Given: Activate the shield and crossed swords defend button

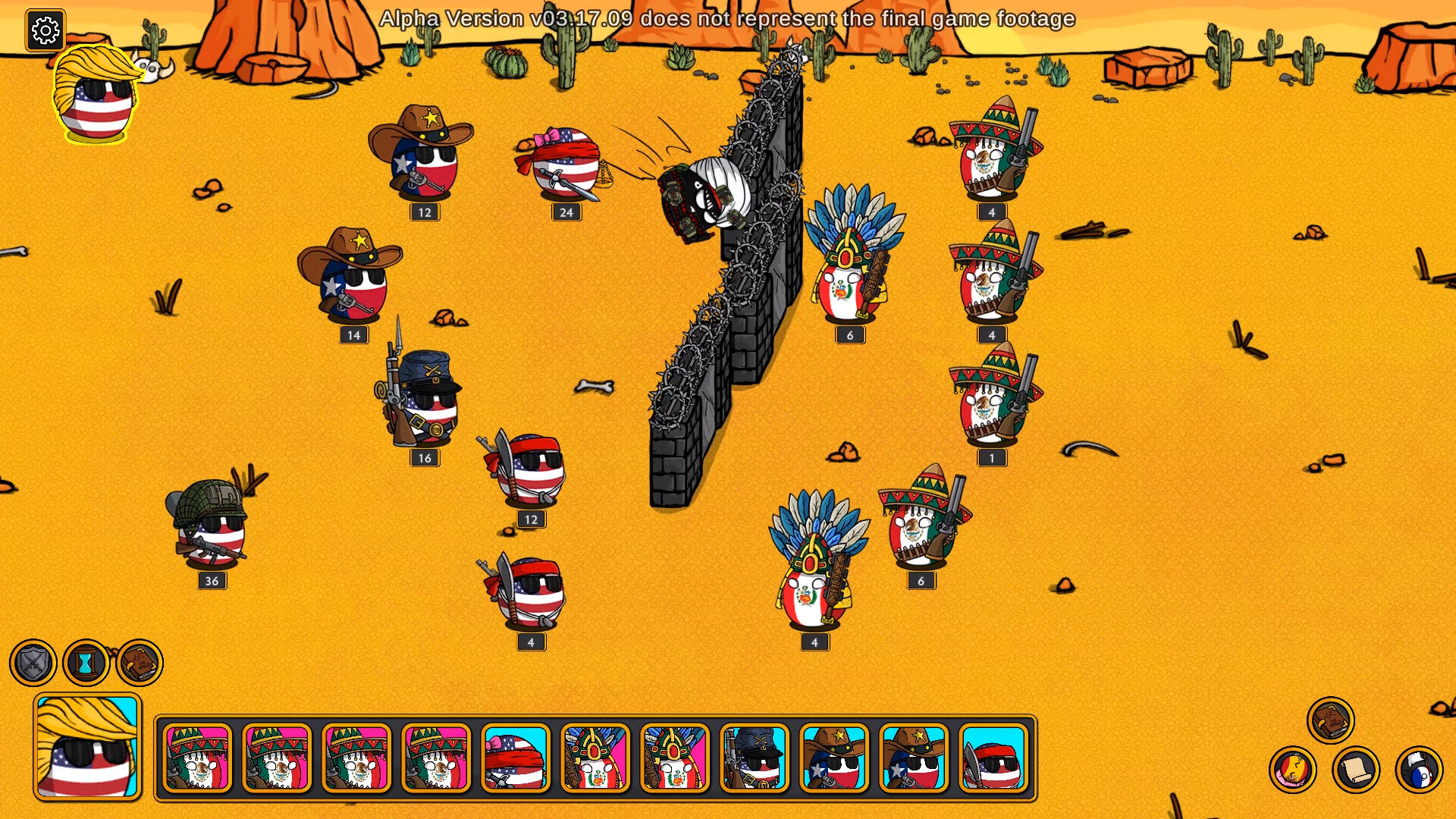Looking at the screenshot, I should click(33, 663).
